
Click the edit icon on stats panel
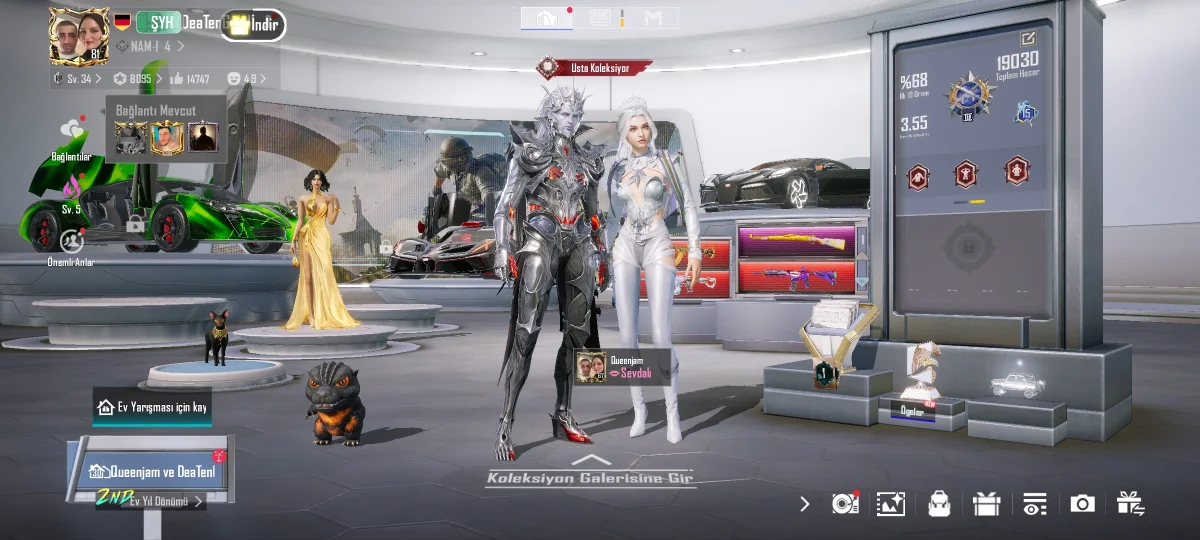[x=1028, y=38]
